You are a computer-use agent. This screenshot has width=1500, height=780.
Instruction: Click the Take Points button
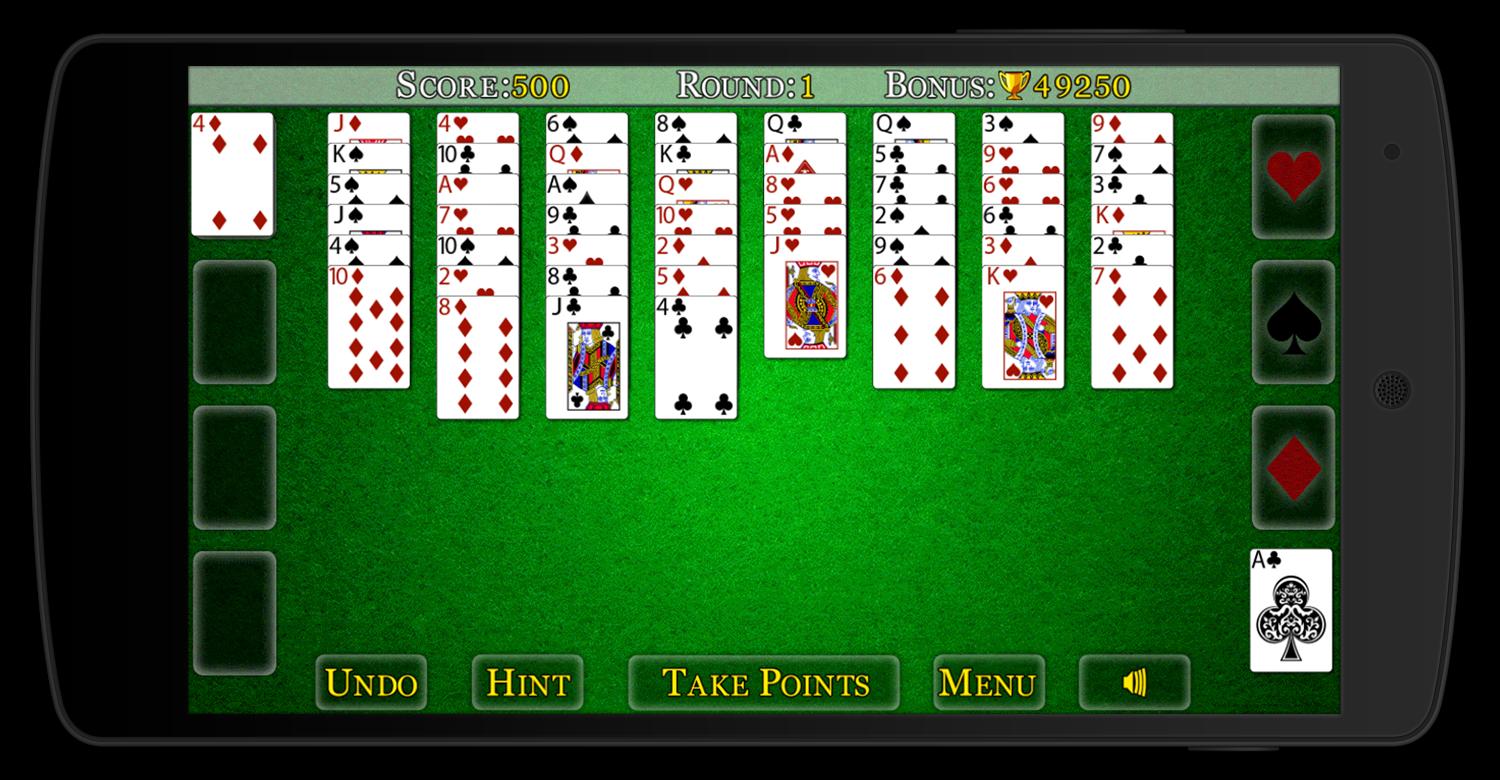tap(763, 683)
